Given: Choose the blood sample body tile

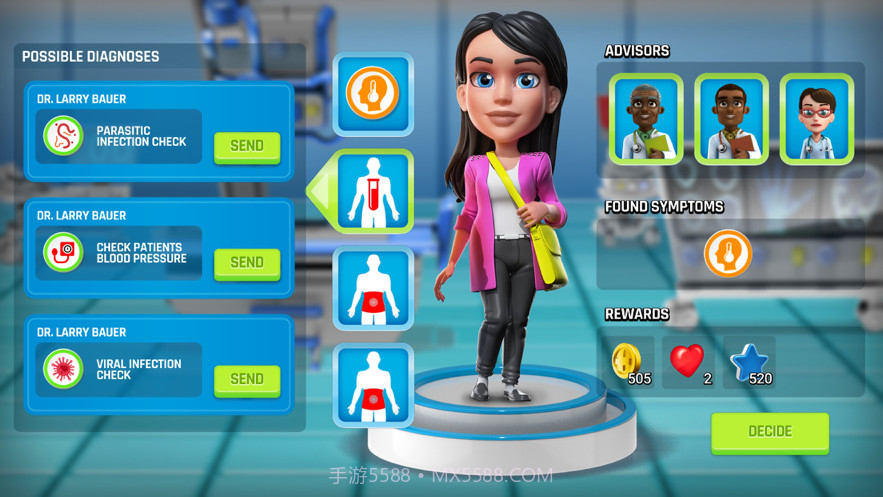Looking at the screenshot, I should tap(373, 191).
